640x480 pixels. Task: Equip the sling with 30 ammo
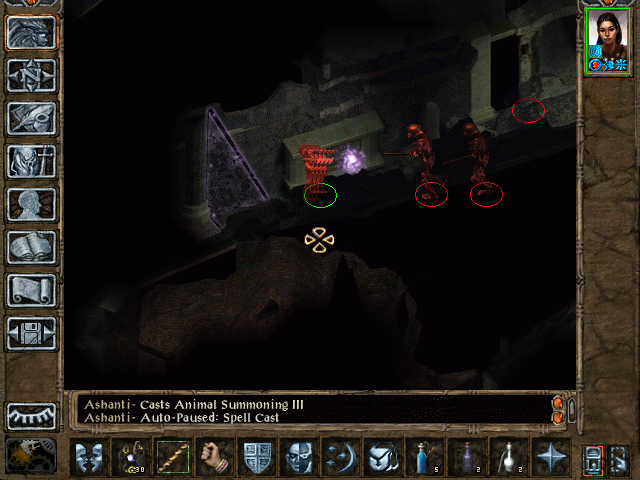[131, 458]
